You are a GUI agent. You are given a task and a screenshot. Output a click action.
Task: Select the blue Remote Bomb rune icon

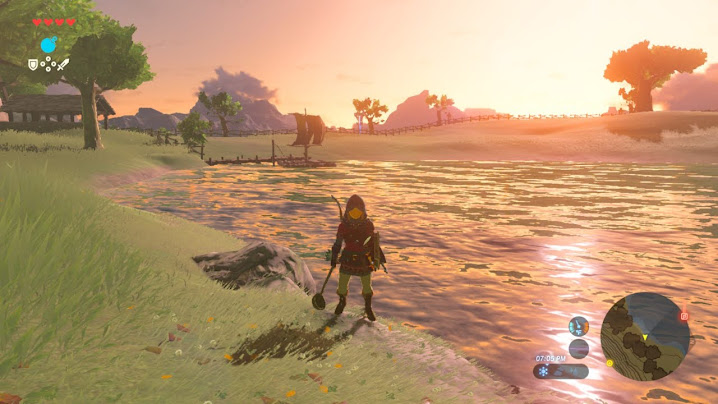[x=48, y=45]
